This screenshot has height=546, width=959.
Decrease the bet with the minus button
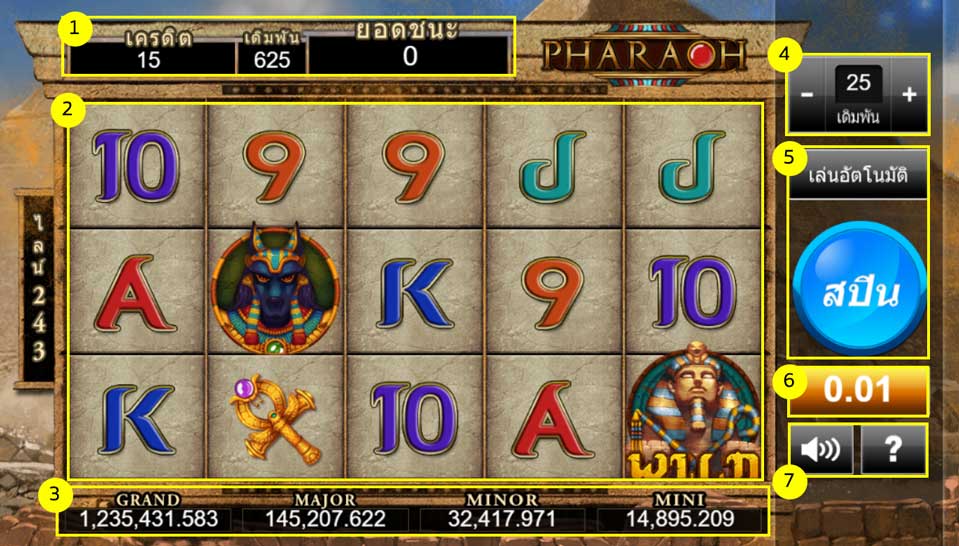click(806, 96)
